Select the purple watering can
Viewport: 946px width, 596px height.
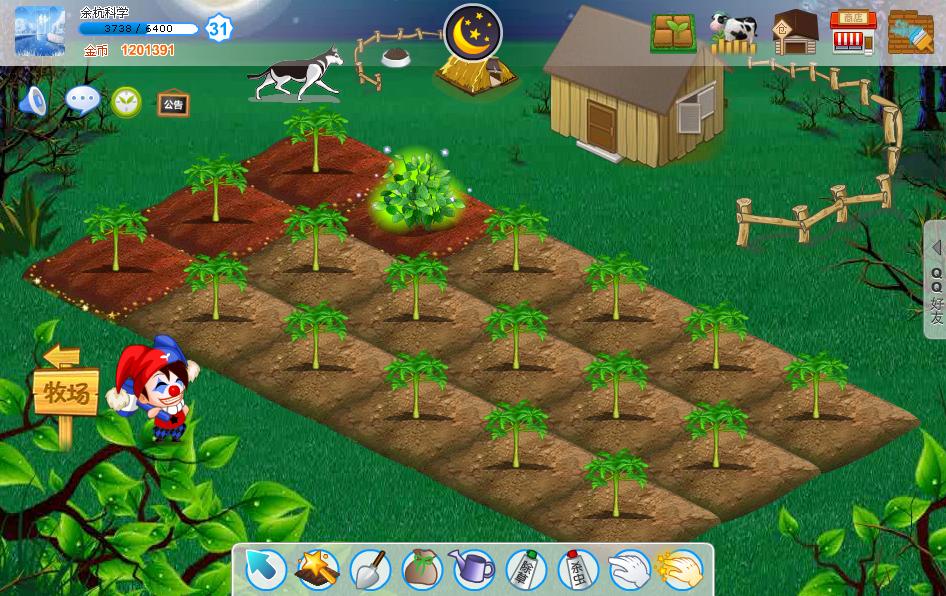(473, 570)
